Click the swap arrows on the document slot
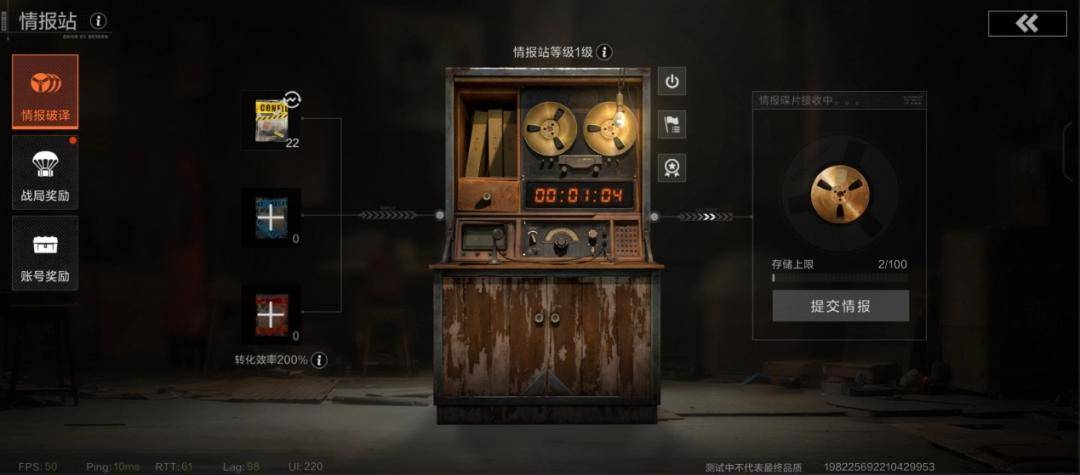Viewport: 1080px width, 475px height. coord(292,99)
